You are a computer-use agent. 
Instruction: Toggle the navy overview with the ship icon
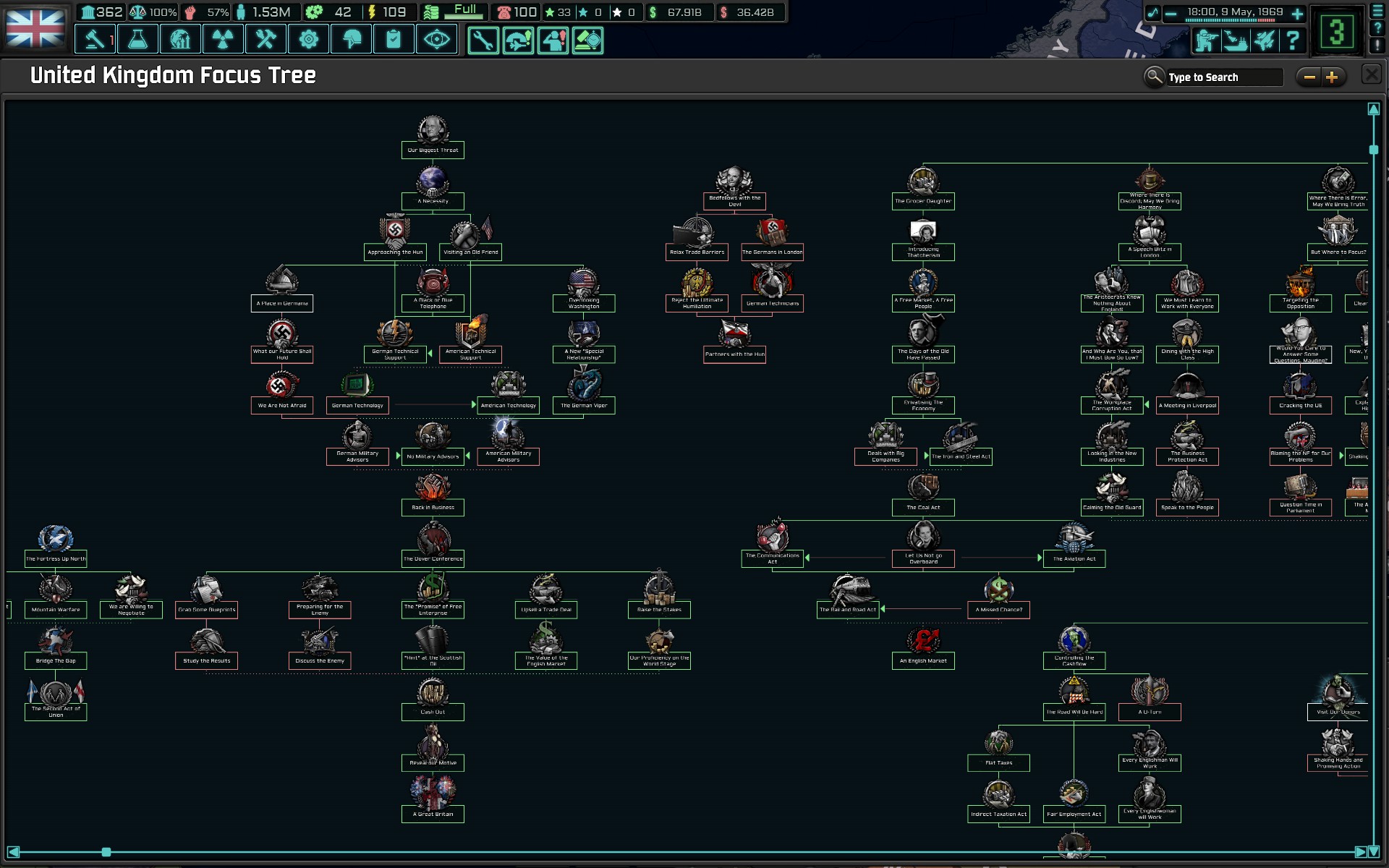1236,41
